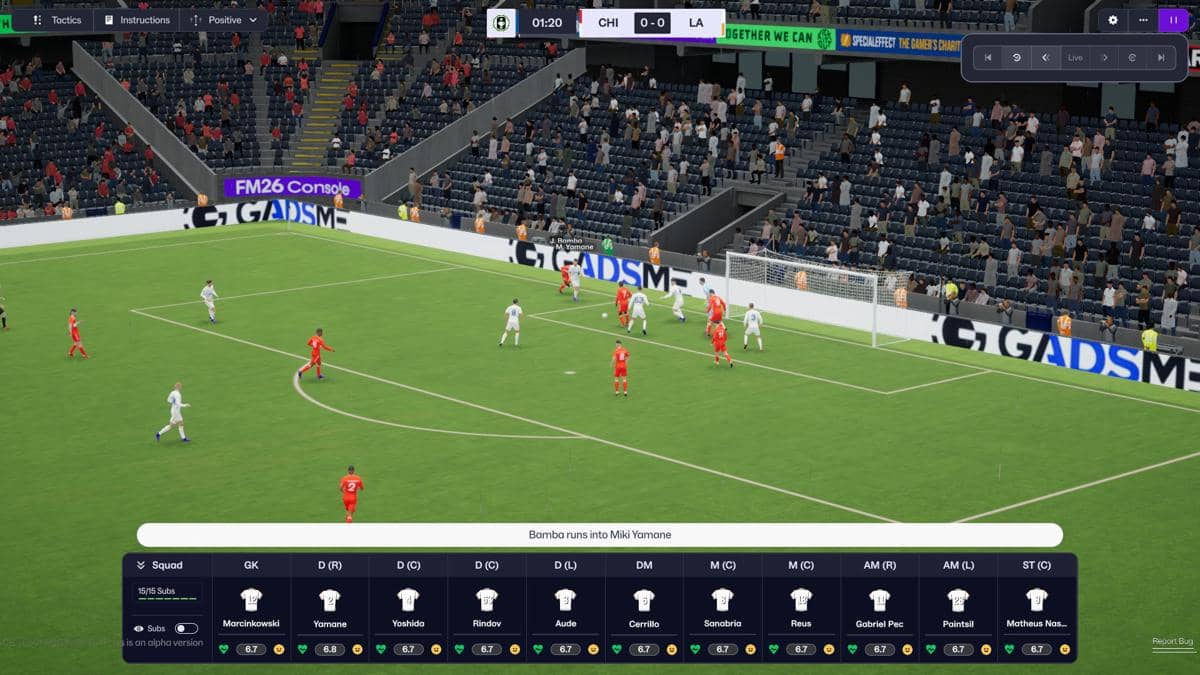
Task: Select right-back Yamane's player card
Action: pos(330,610)
